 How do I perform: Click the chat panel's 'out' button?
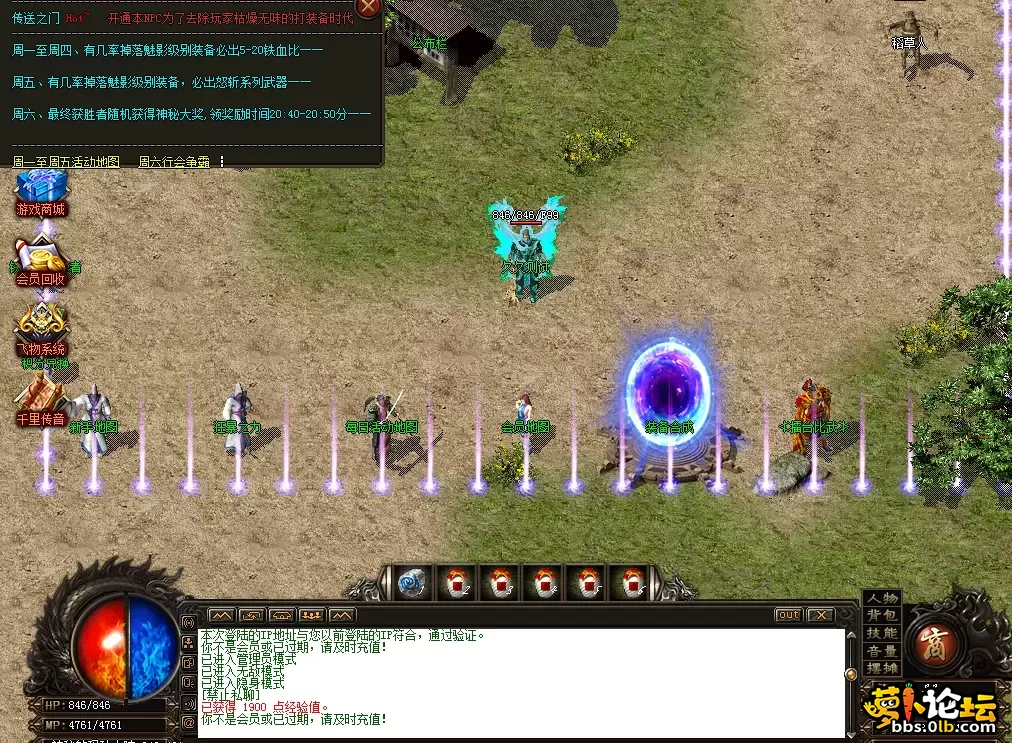tap(788, 615)
